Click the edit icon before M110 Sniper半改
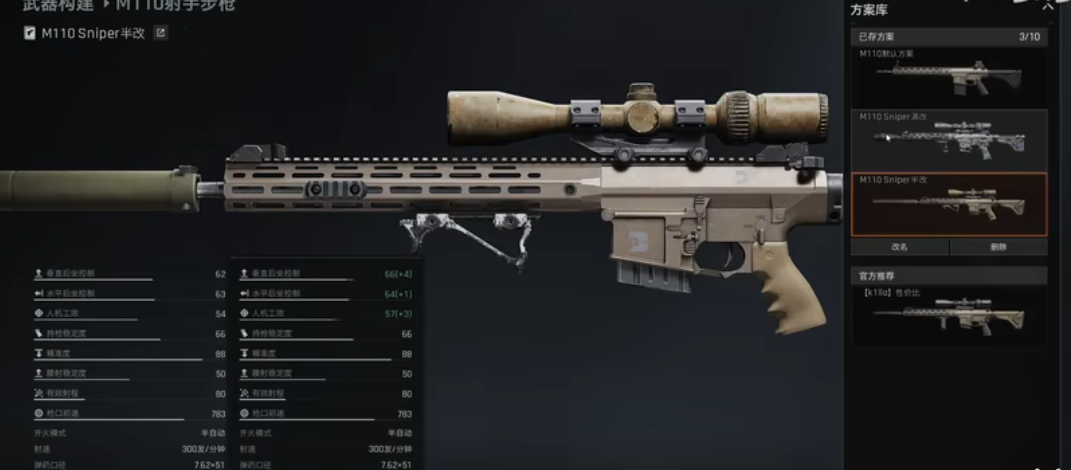Image resolution: width=1071 pixels, height=470 pixels. click(x=31, y=33)
